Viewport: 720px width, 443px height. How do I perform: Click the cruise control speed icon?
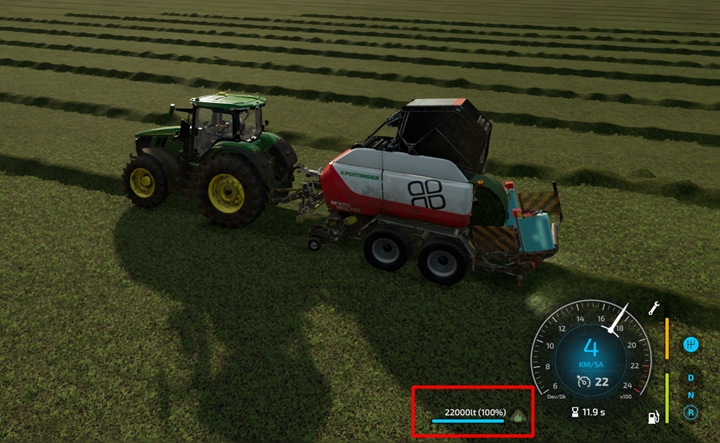point(583,380)
